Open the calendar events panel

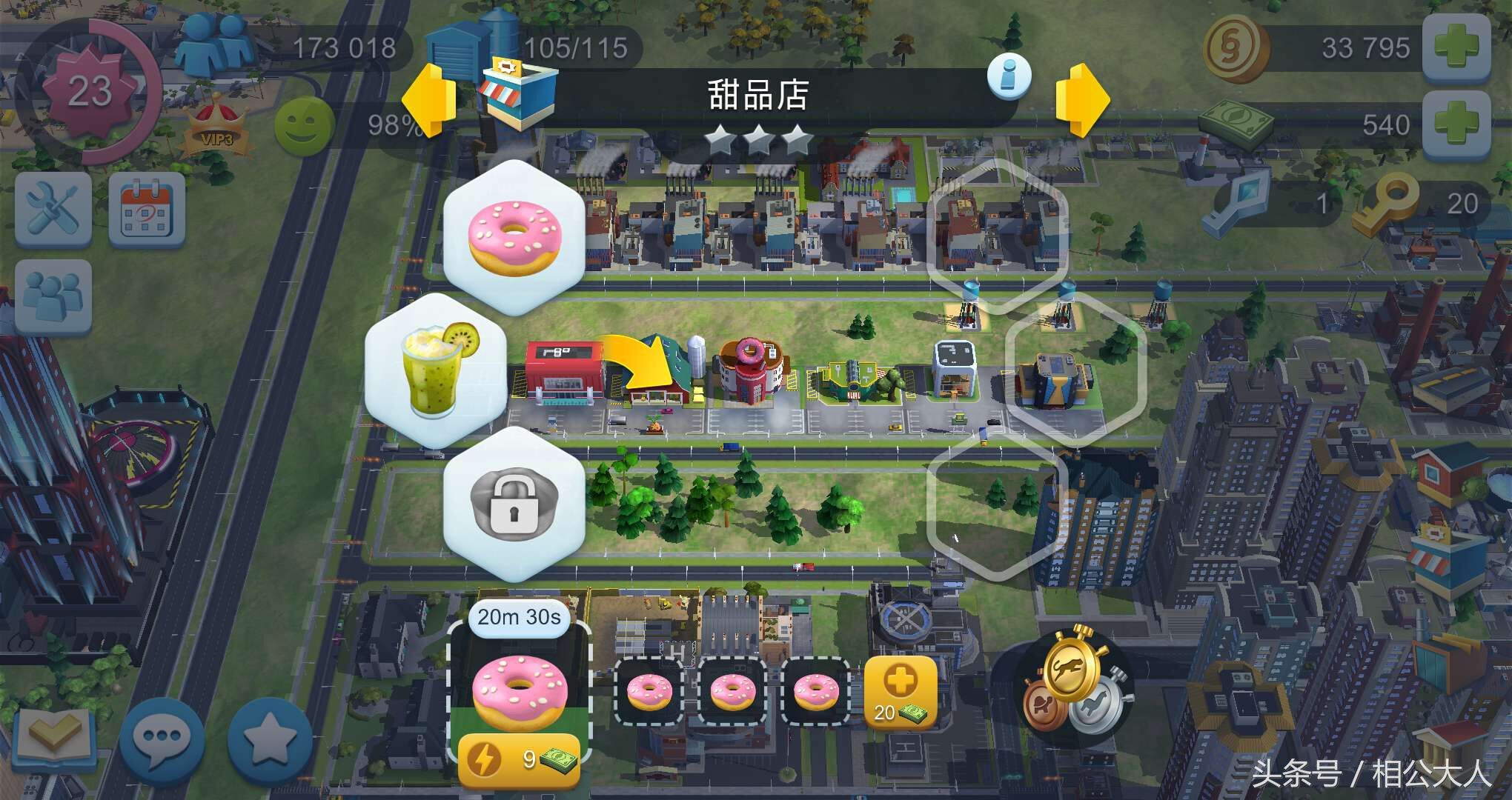click(147, 208)
